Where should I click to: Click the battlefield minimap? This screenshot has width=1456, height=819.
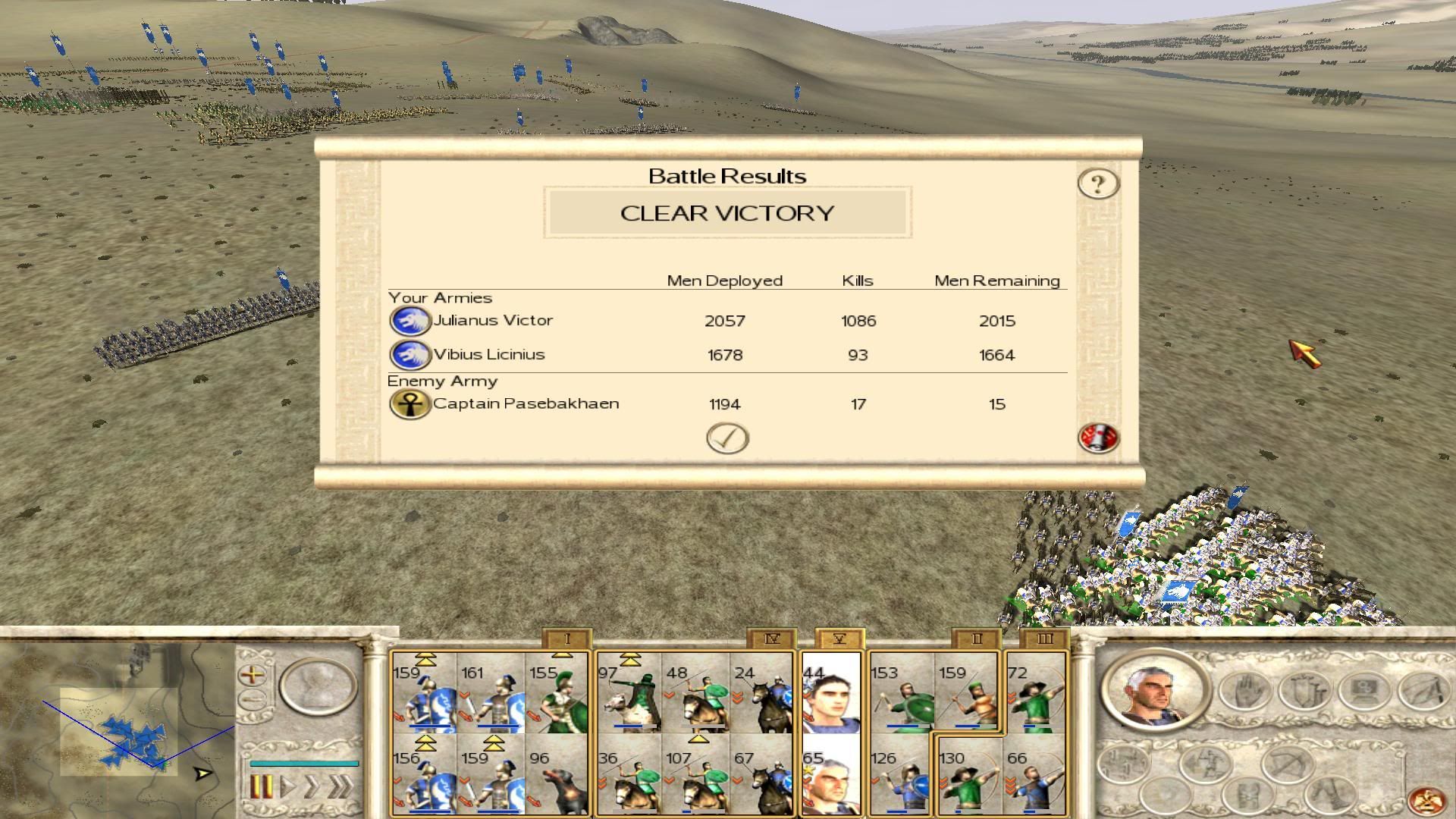pos(118,728)
